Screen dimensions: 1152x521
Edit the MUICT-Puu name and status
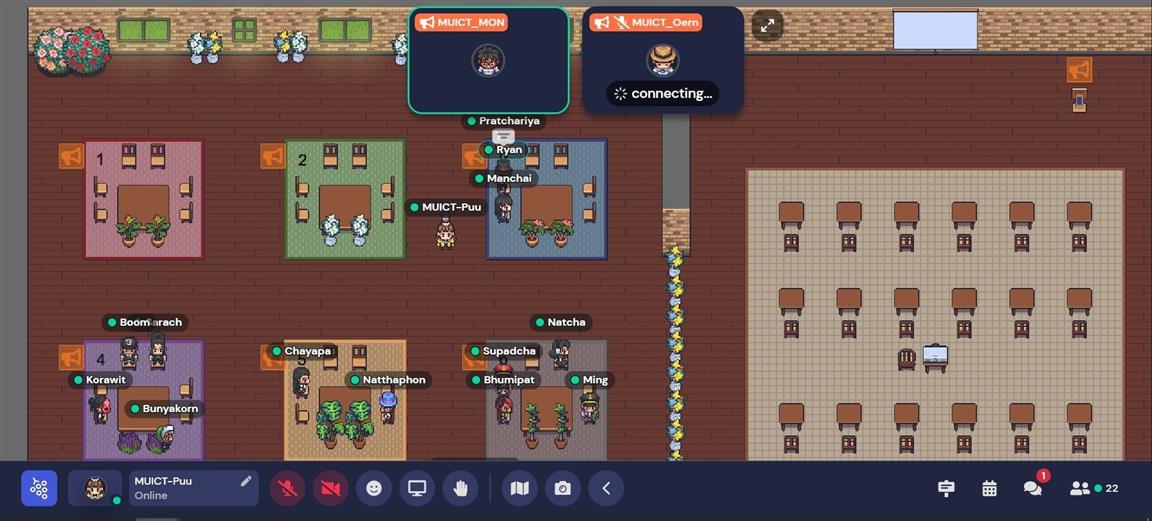(246, 481)
